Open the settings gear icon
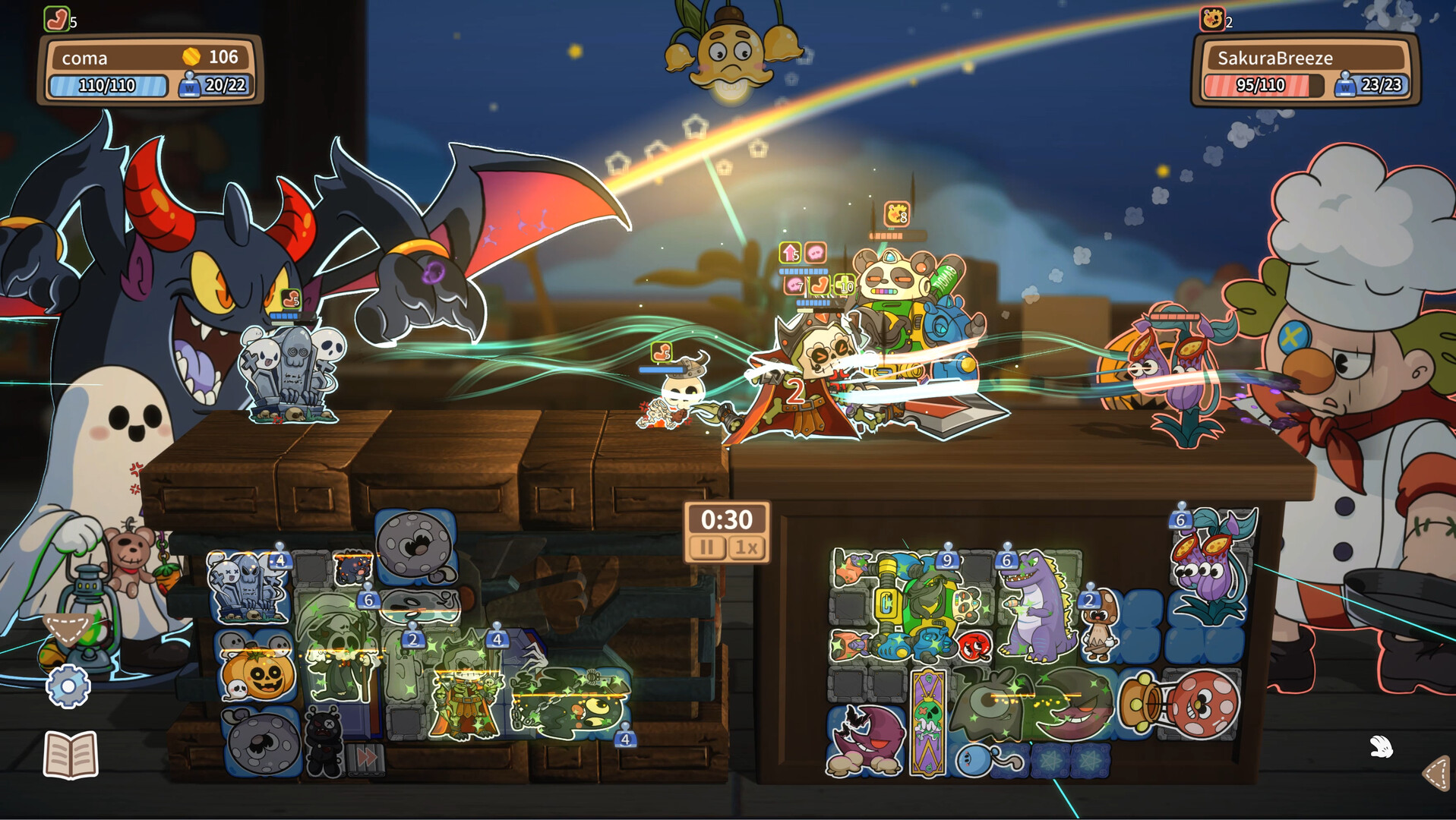This screenshot has width=1456, height=820. [68, 685]
